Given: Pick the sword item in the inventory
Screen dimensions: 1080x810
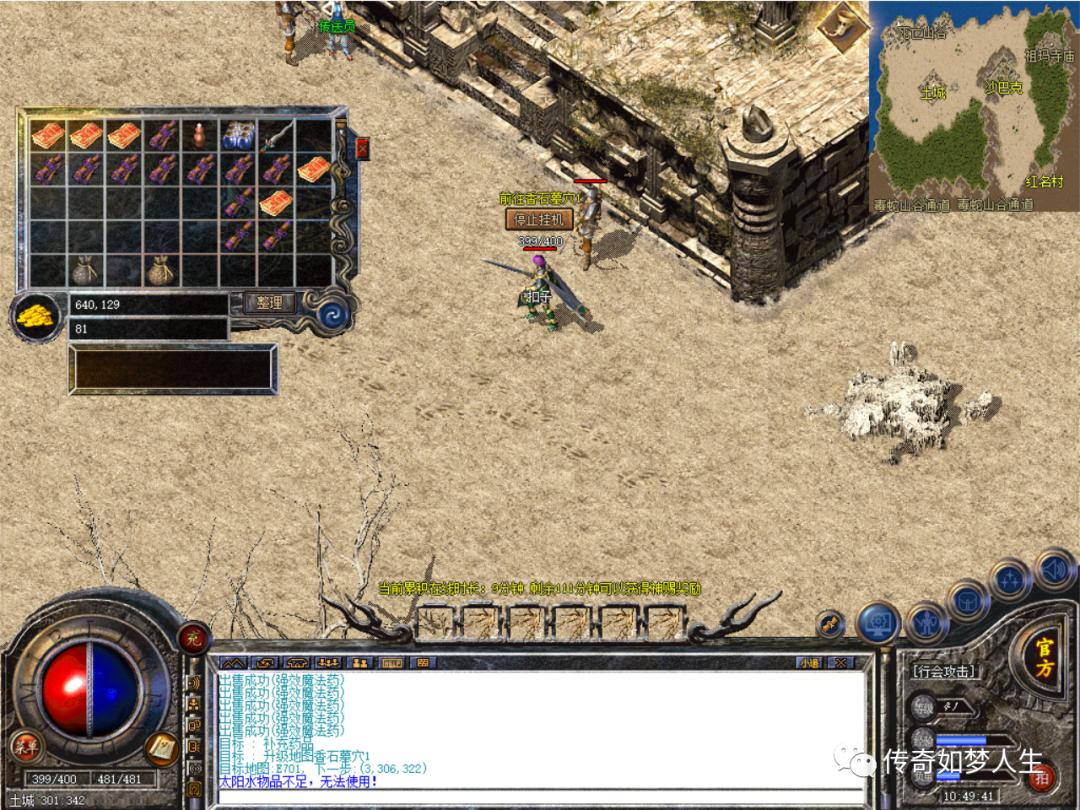Looking at the screenshot, I should [277, 134].
